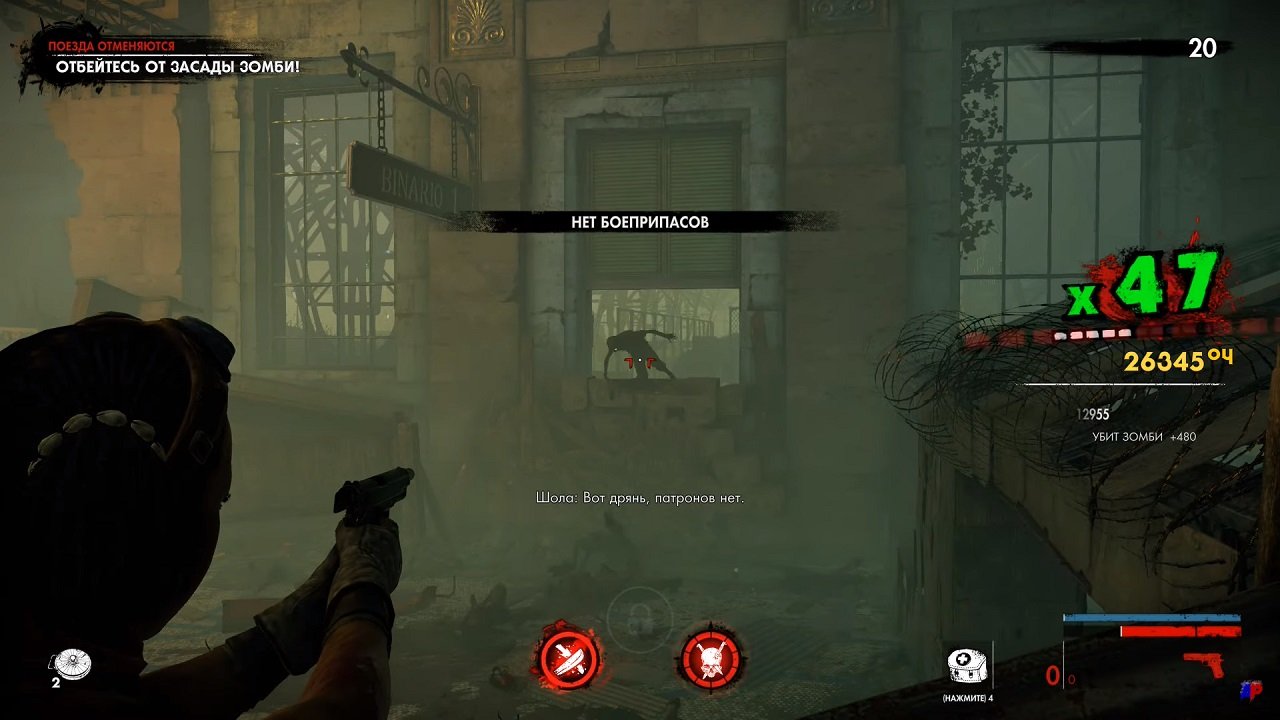
Task: Click the enemy counter showing 20
Action: [1204, 47]
